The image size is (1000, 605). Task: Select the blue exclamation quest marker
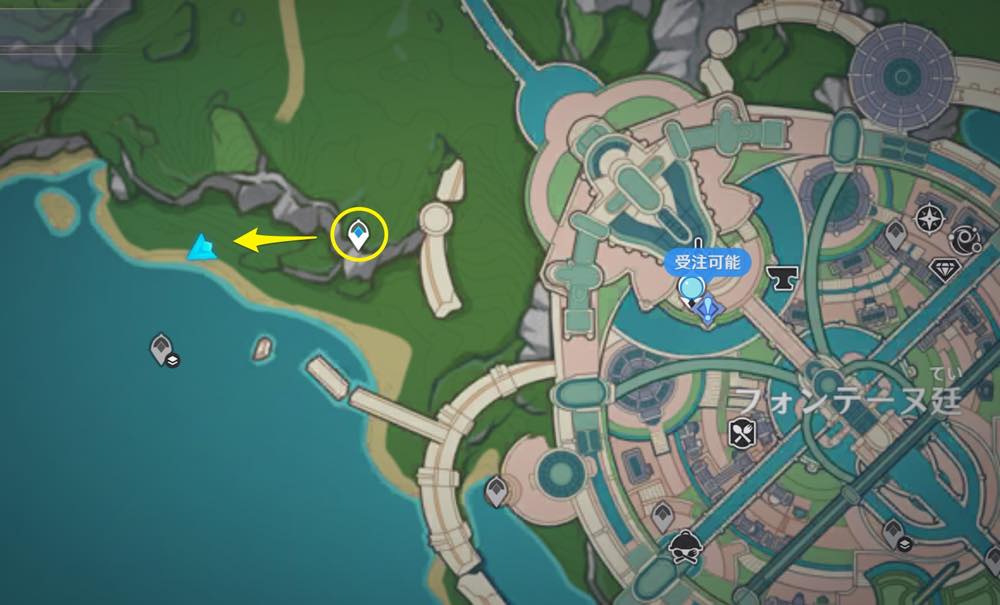[710, 311]
